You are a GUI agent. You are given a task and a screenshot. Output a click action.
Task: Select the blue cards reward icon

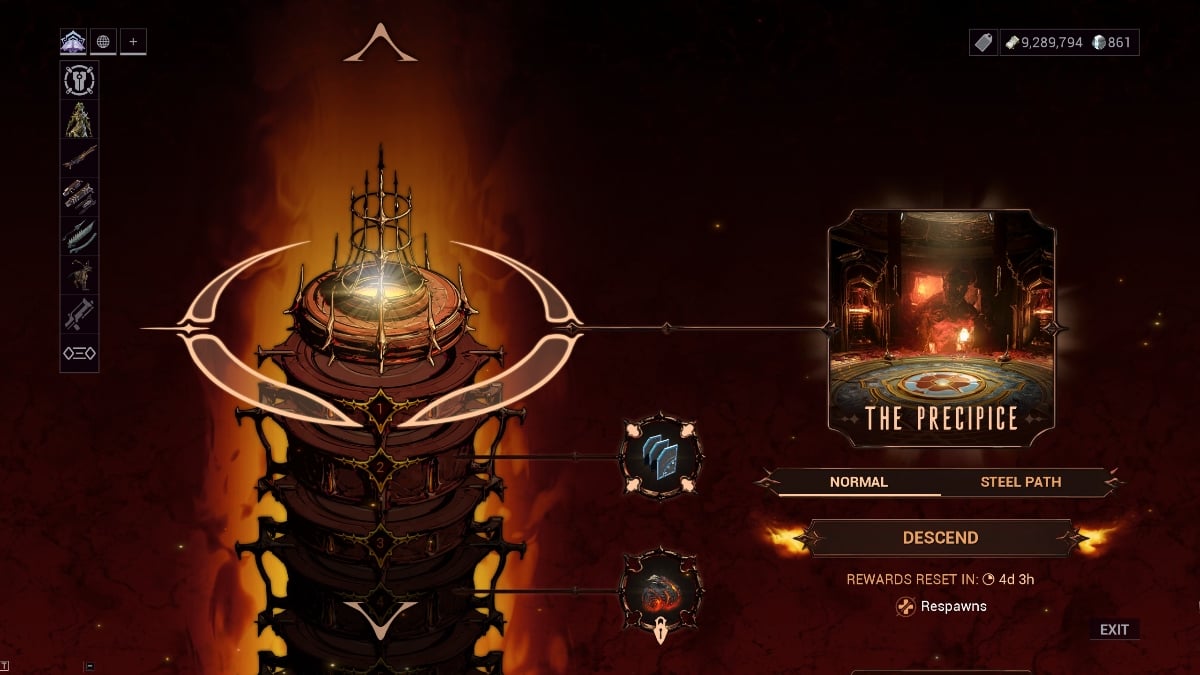click(660, 456)
